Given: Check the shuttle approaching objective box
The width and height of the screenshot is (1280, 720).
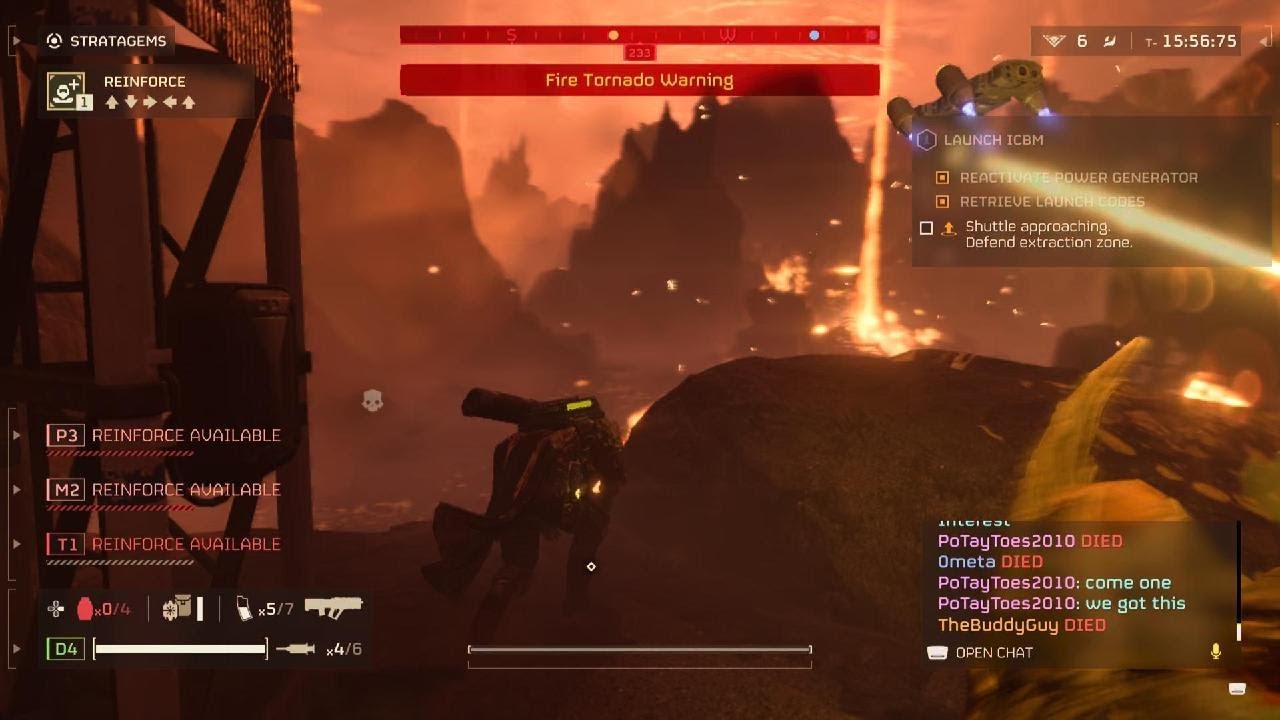Looking at the screenshot, I should (x=926, y=229).
